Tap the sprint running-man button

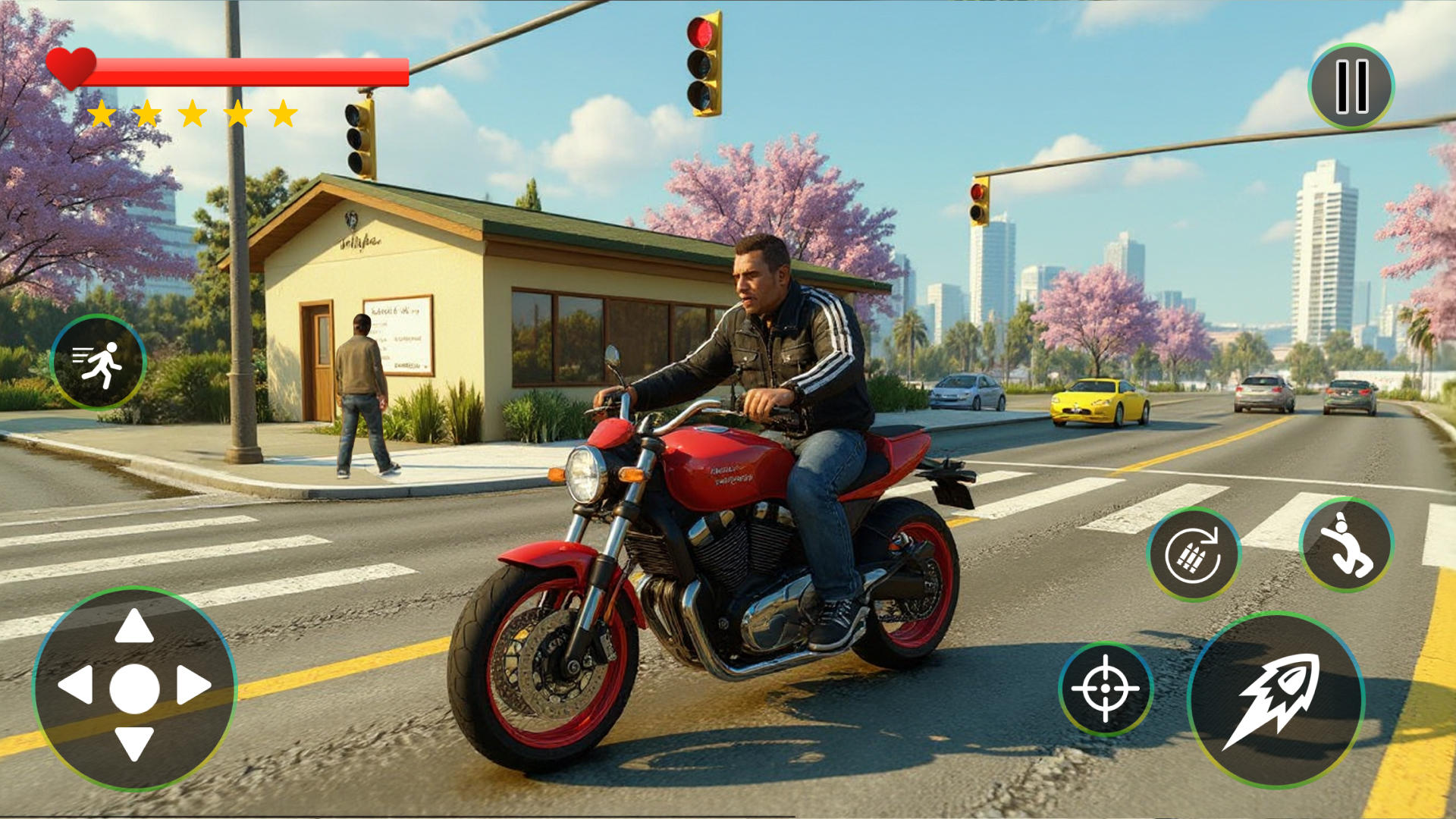click(98, 362)
